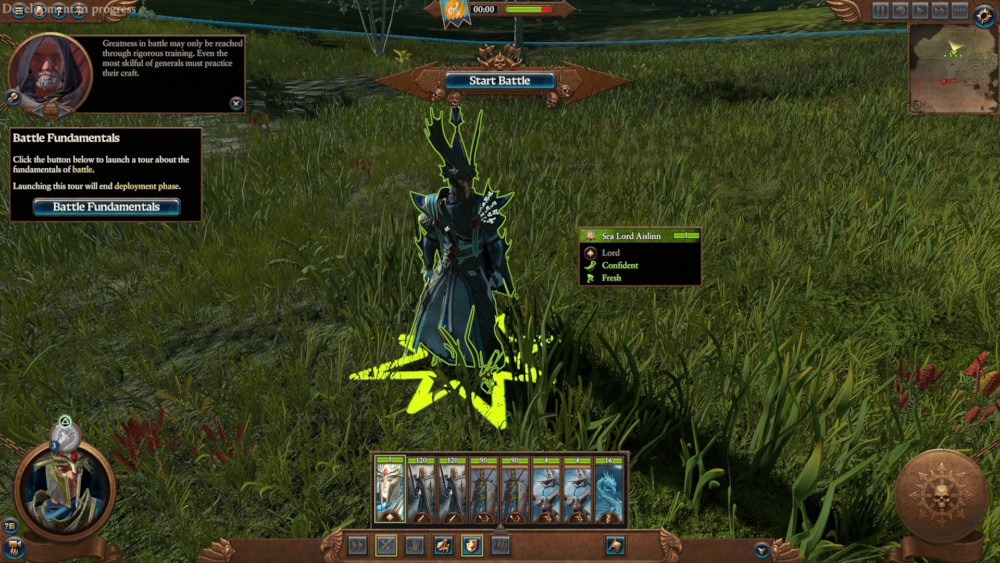1000x563 pixels.
Task: Open the game menu button
Action: (19, 11)
